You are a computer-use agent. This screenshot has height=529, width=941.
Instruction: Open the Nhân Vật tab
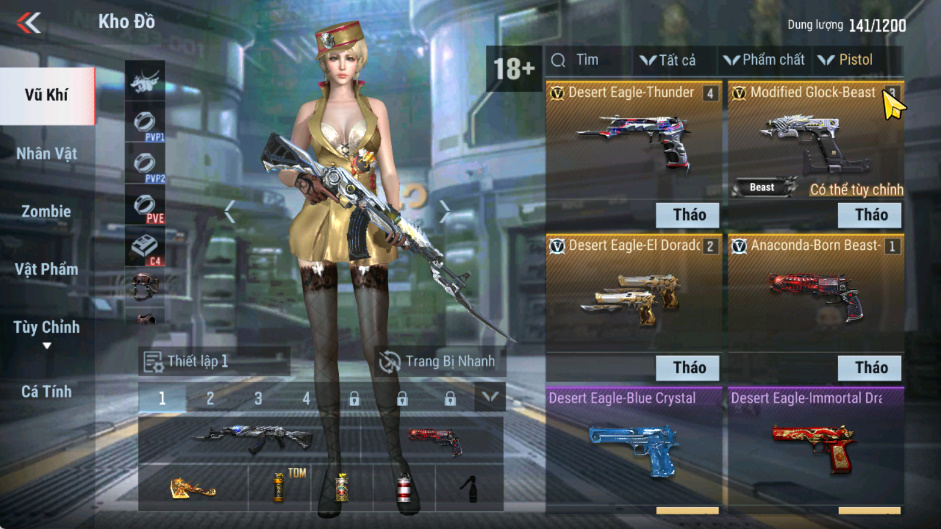tap(47, 154)
